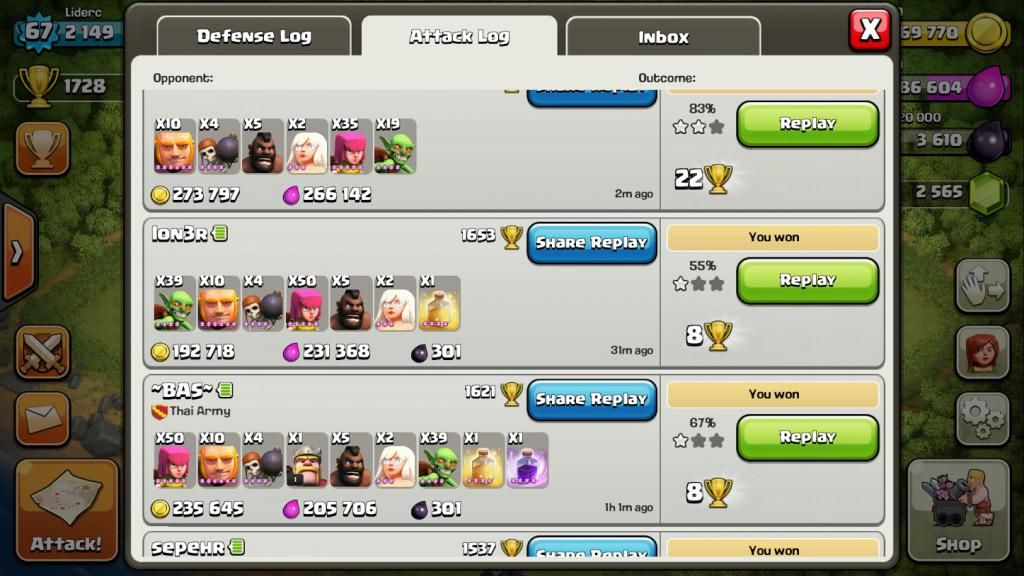Screen dimensions: 1024x576
Task: Open ~BAS~ opponent profile name
Action: coord(182,390)
